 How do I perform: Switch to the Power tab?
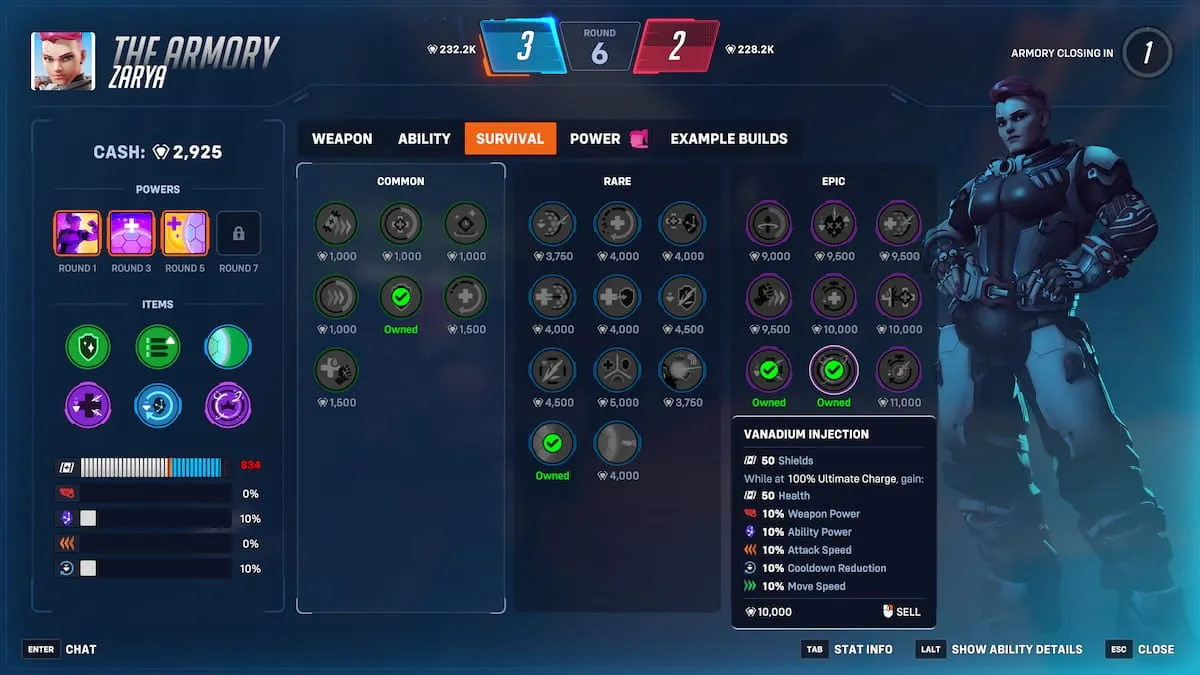596,139
